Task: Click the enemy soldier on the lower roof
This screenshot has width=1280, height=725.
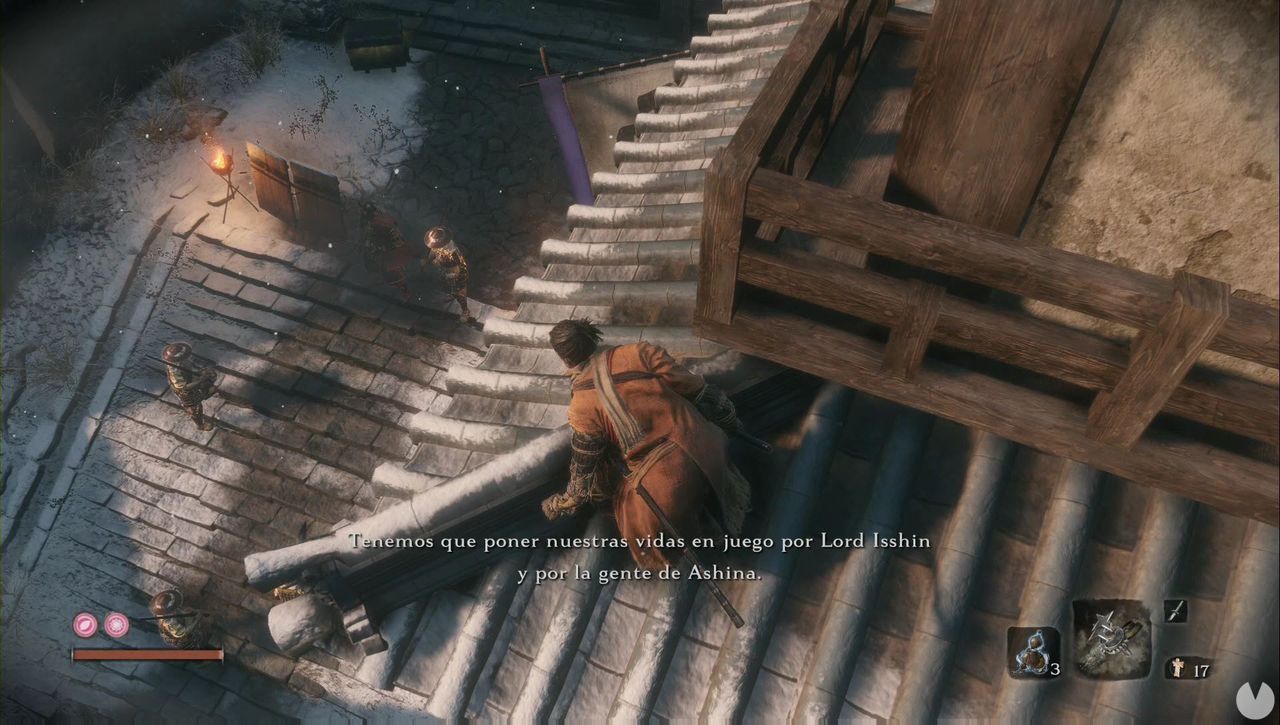Action: (x=185, y=380)
